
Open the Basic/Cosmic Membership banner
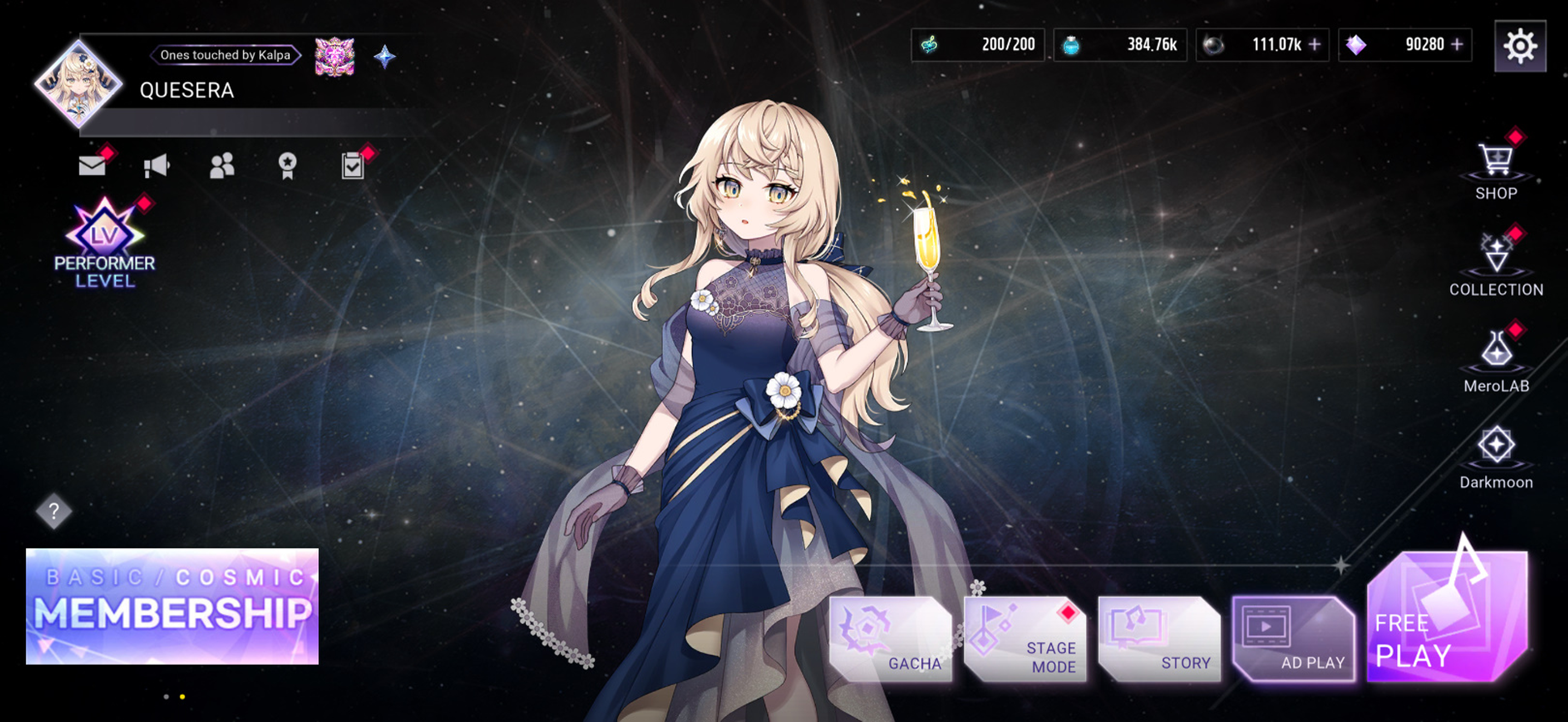click(x=172, y=605)
